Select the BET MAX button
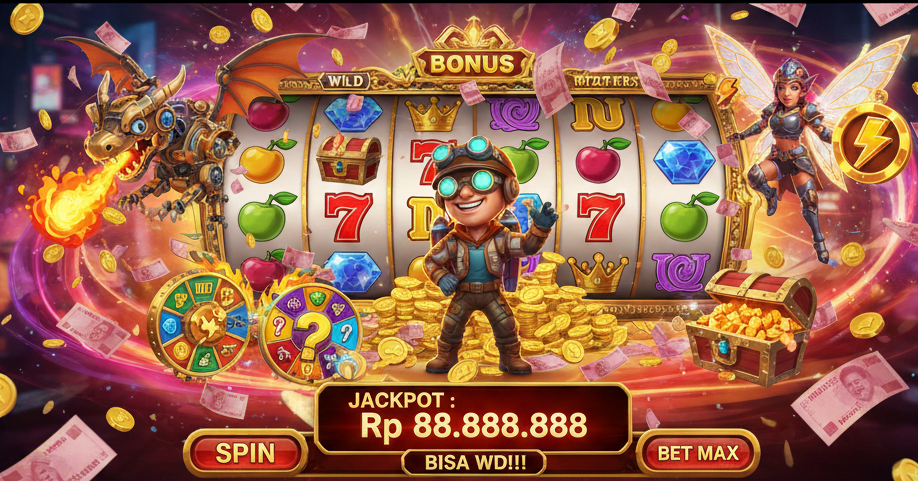The width and height of the screenshot is (918, 481). [x=697, y=452]
